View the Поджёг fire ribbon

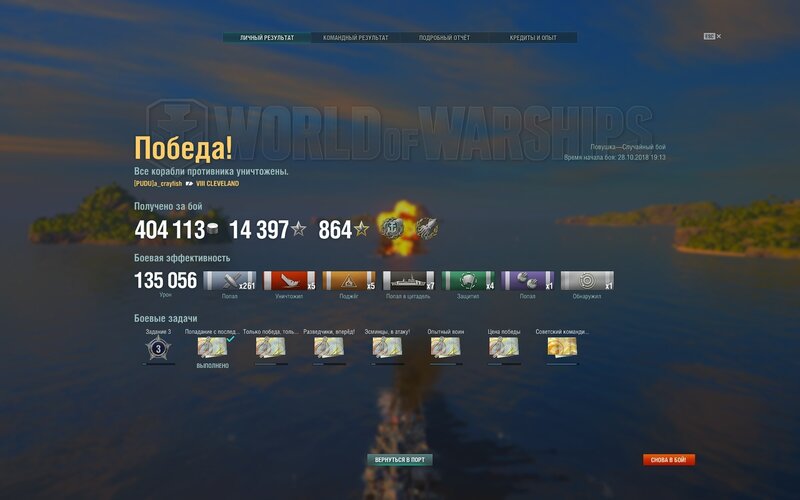point(348,281)
